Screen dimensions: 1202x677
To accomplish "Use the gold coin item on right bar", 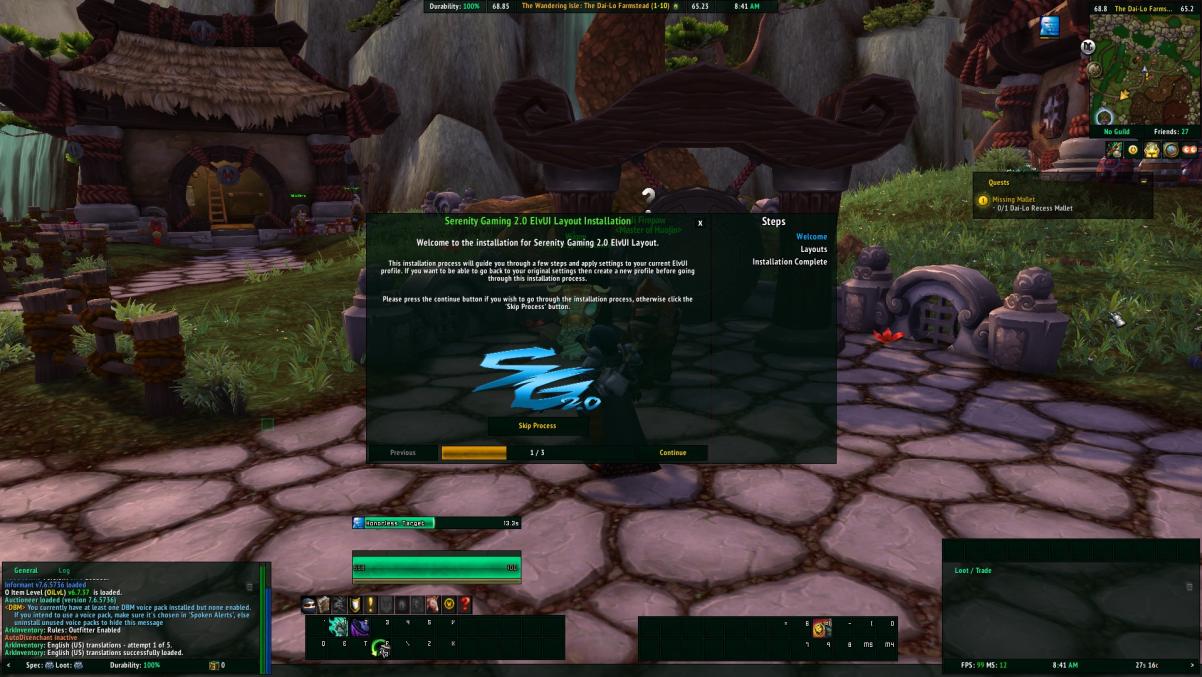I will coord(821,627).
